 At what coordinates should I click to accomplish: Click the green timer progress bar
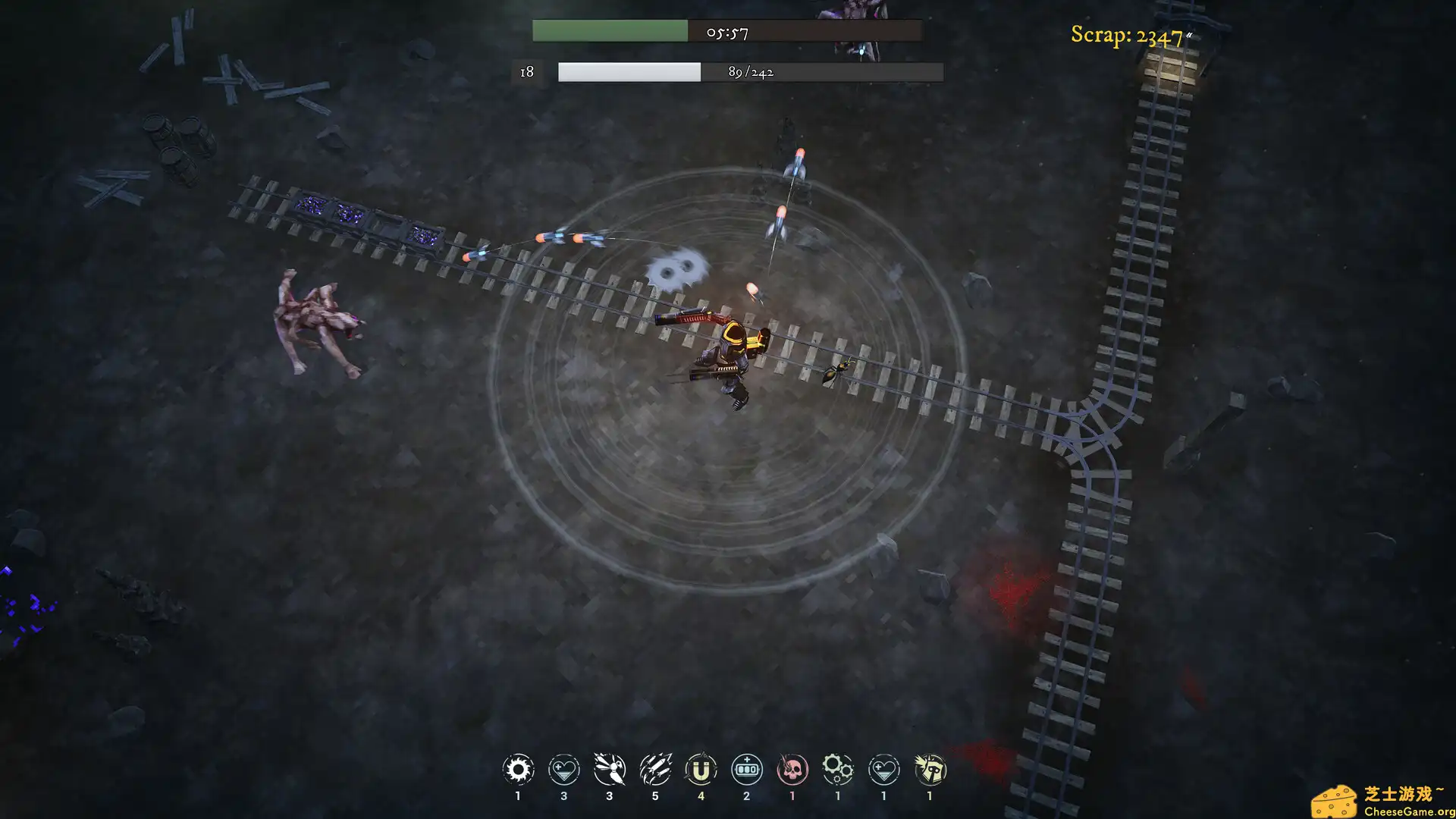609,32
